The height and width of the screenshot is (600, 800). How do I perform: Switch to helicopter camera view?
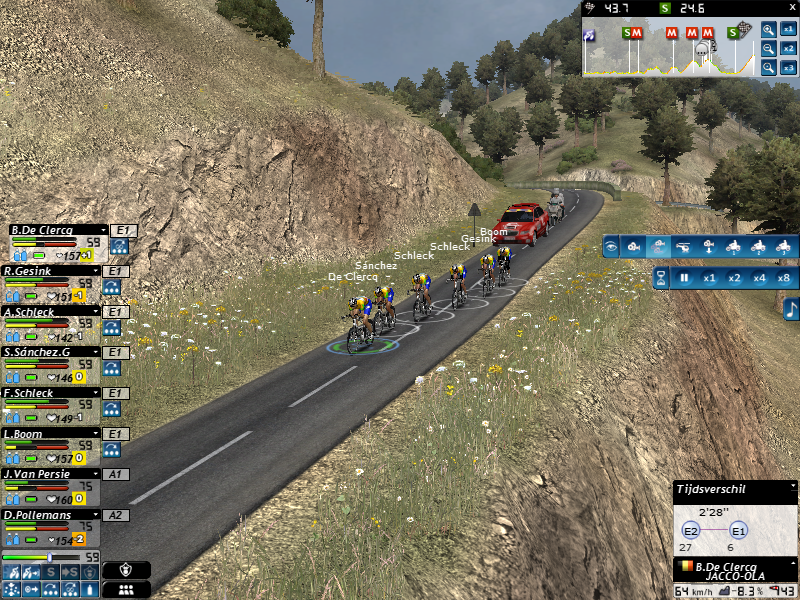[683, 246]
